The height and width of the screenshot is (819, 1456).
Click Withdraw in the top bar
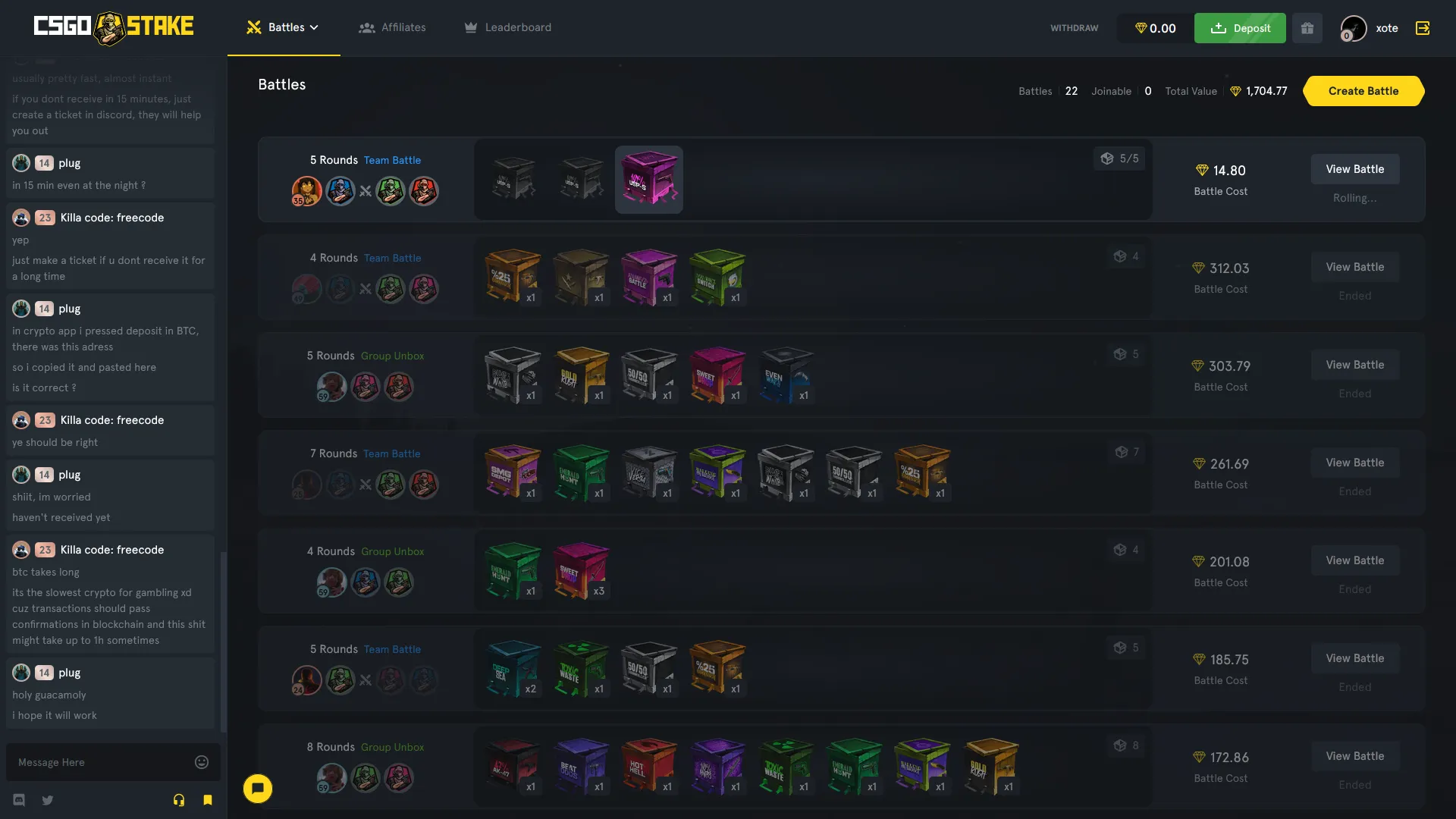click(1074, 28)
